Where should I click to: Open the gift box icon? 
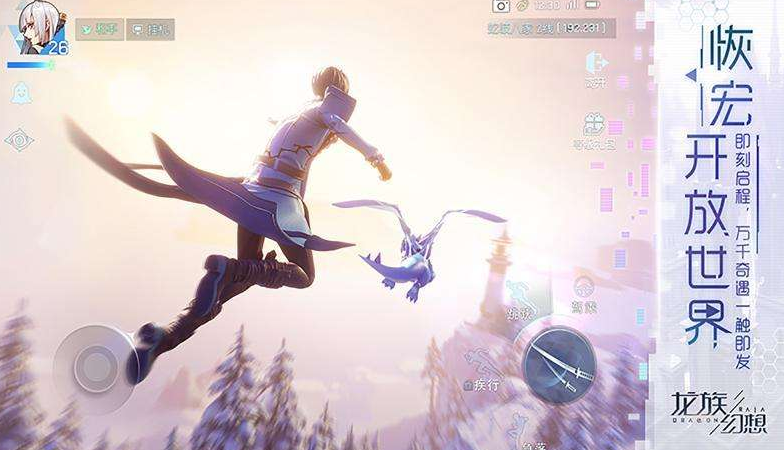click(596, 126)
